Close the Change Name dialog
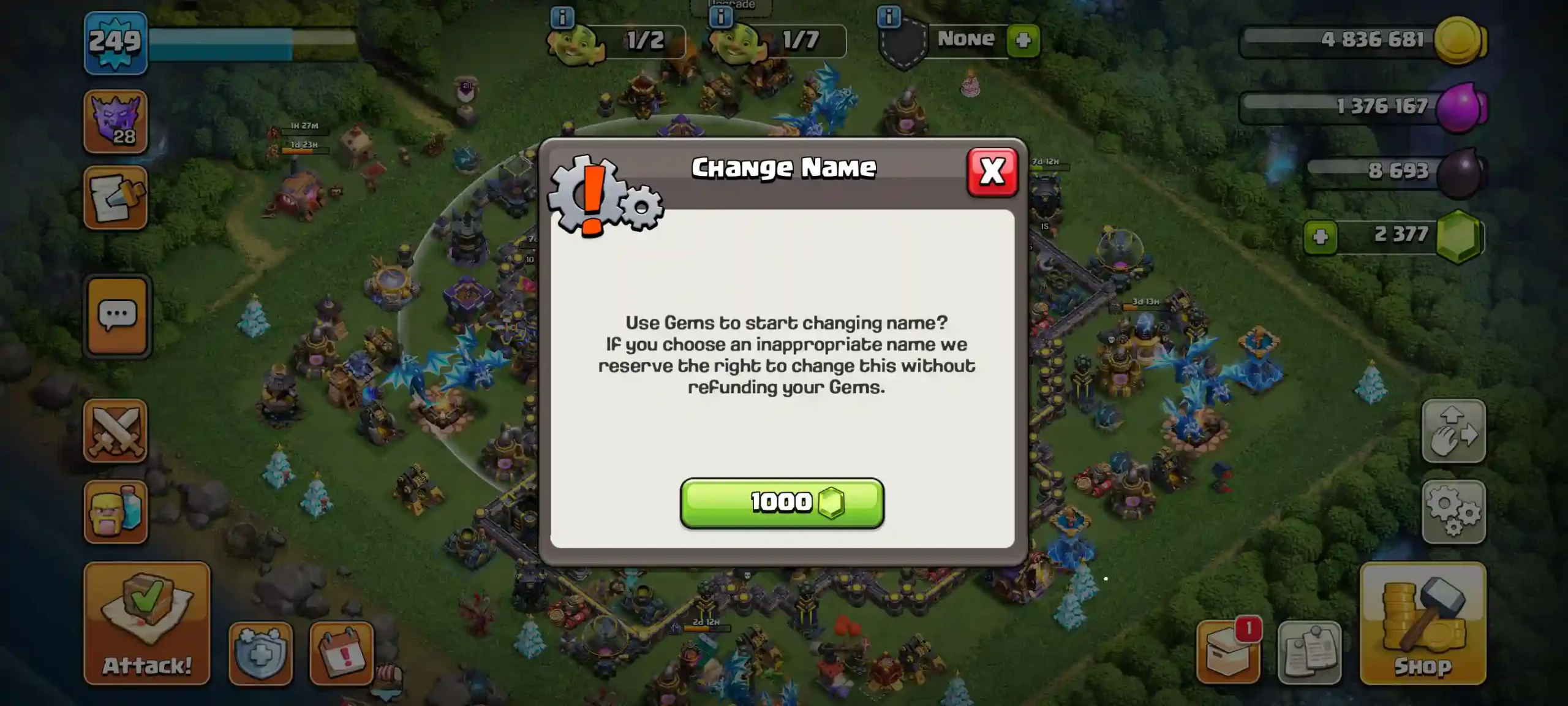1568x706 pixels. (992, 172)
